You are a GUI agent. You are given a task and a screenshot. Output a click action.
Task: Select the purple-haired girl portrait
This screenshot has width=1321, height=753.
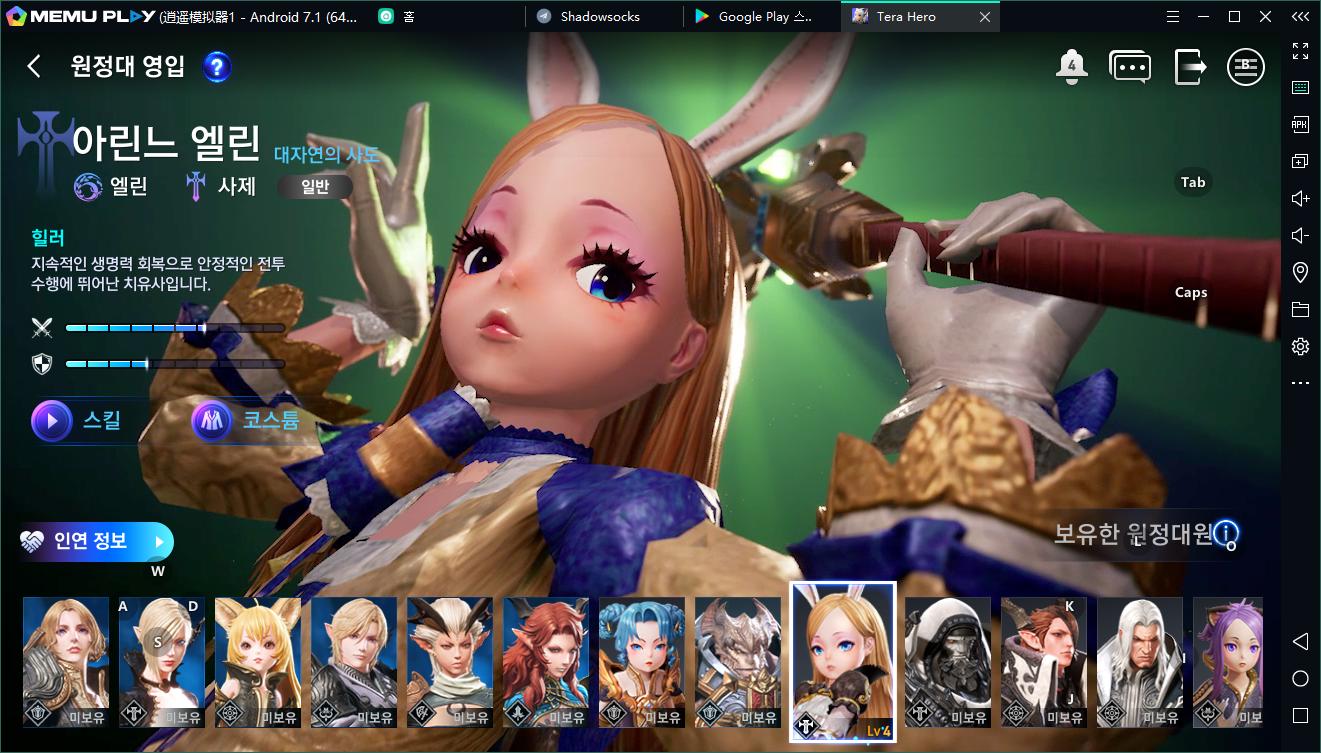pos(1228,662)
